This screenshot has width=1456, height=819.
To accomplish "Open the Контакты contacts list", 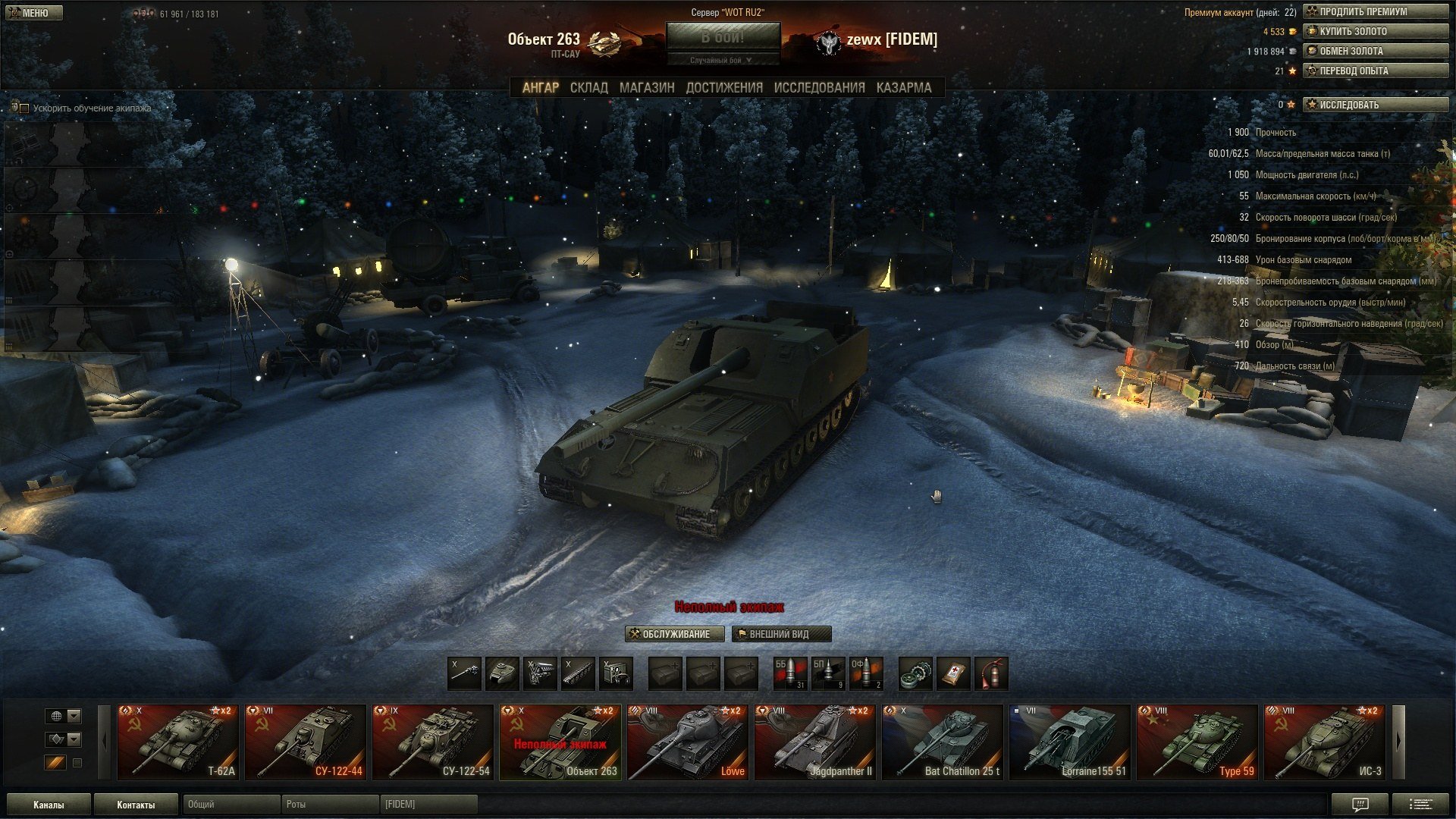I will [x=136, y=805].
